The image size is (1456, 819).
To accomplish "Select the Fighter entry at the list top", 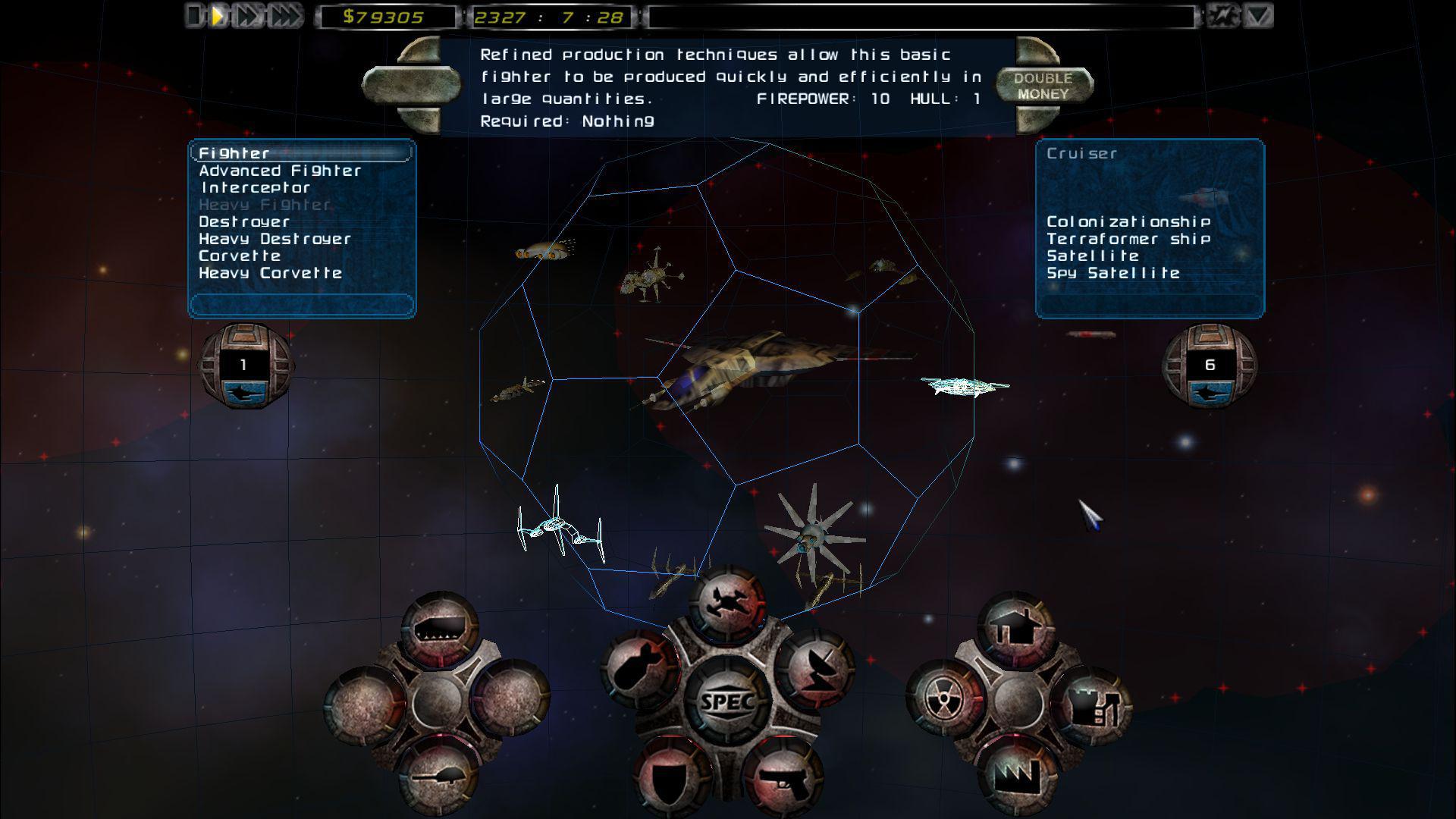I will point(234,152).
